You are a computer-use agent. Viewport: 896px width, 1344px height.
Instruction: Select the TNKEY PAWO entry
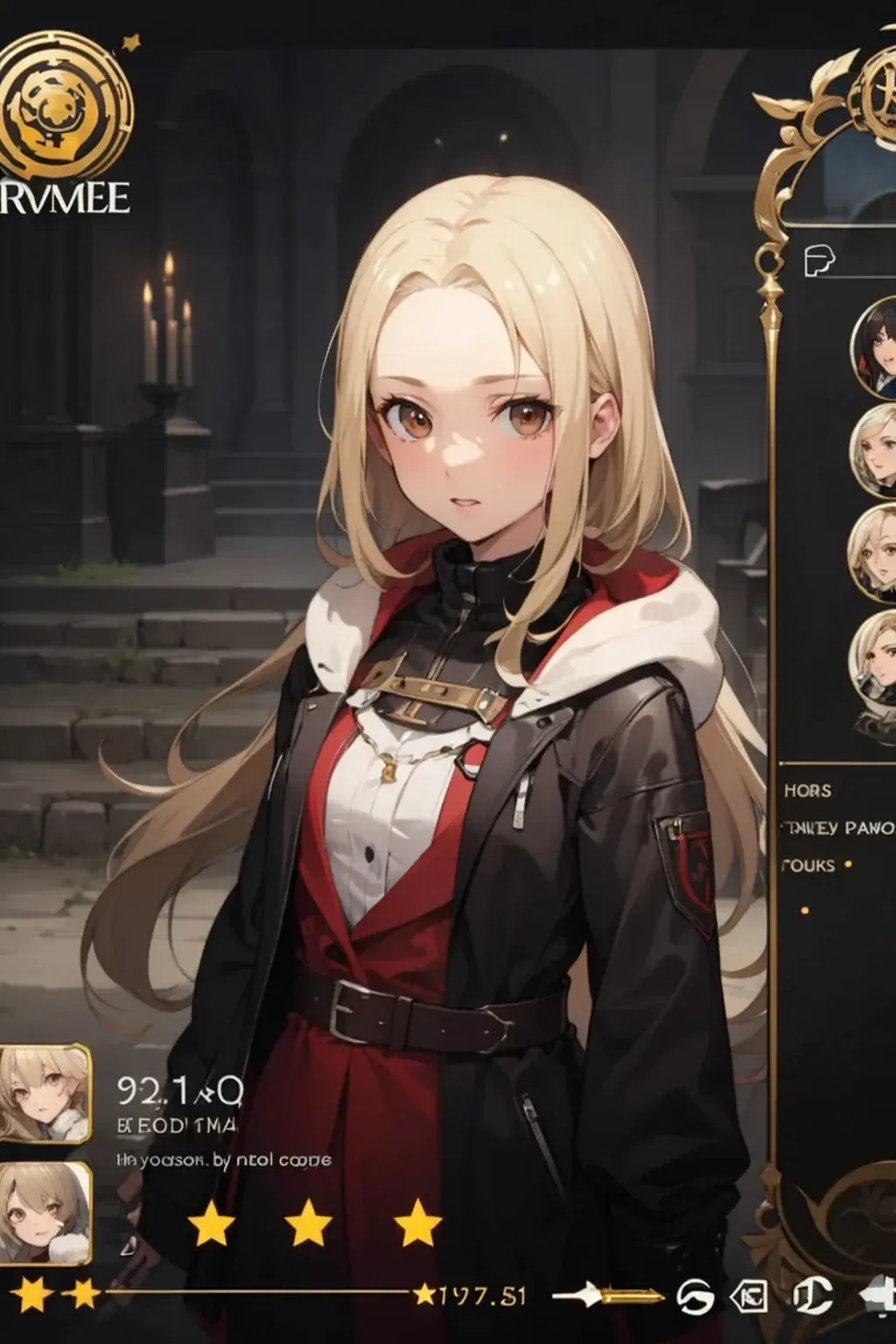pyautogui.click(x=838, y=827)
